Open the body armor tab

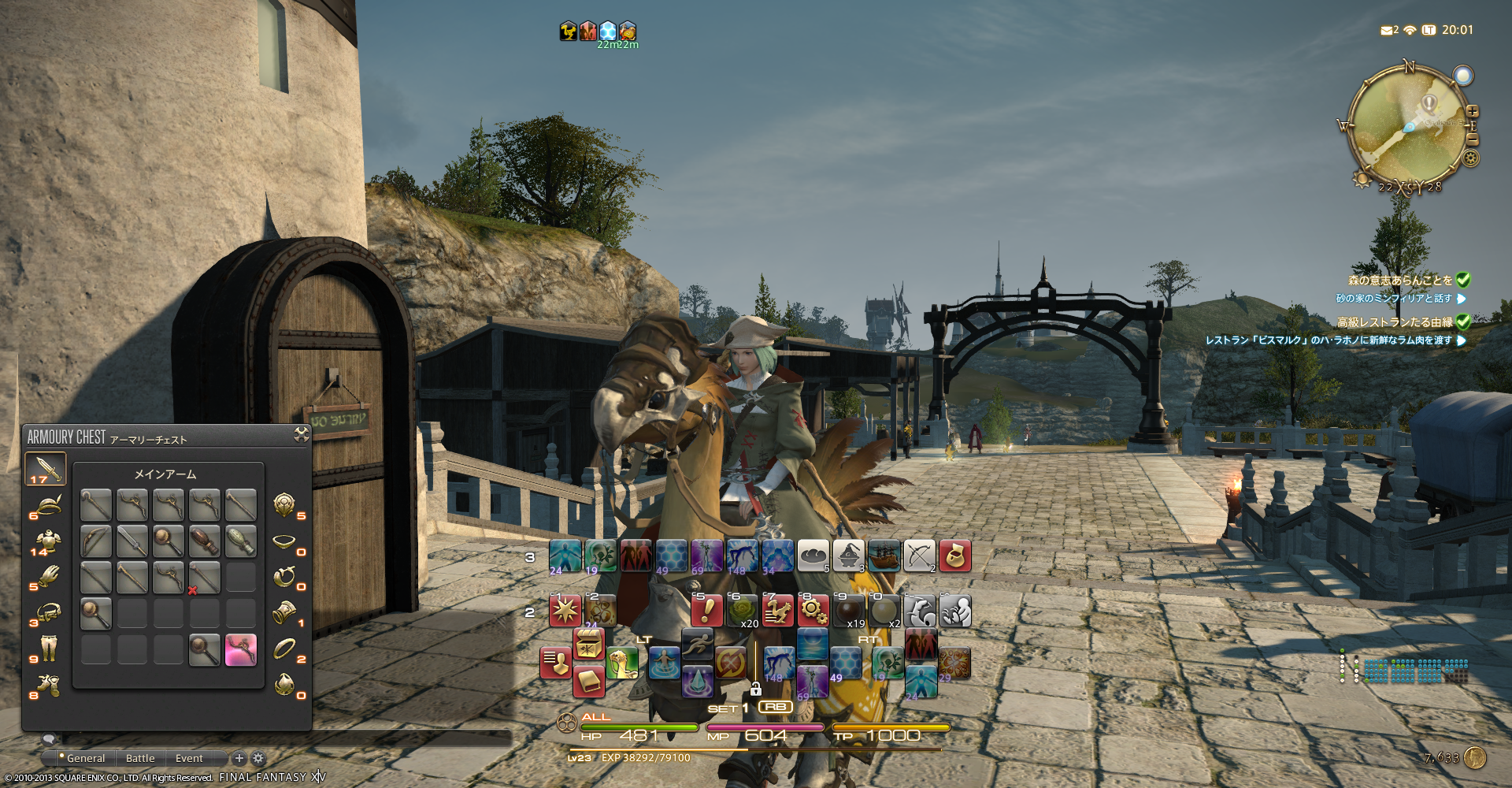[x=47, y=541]
